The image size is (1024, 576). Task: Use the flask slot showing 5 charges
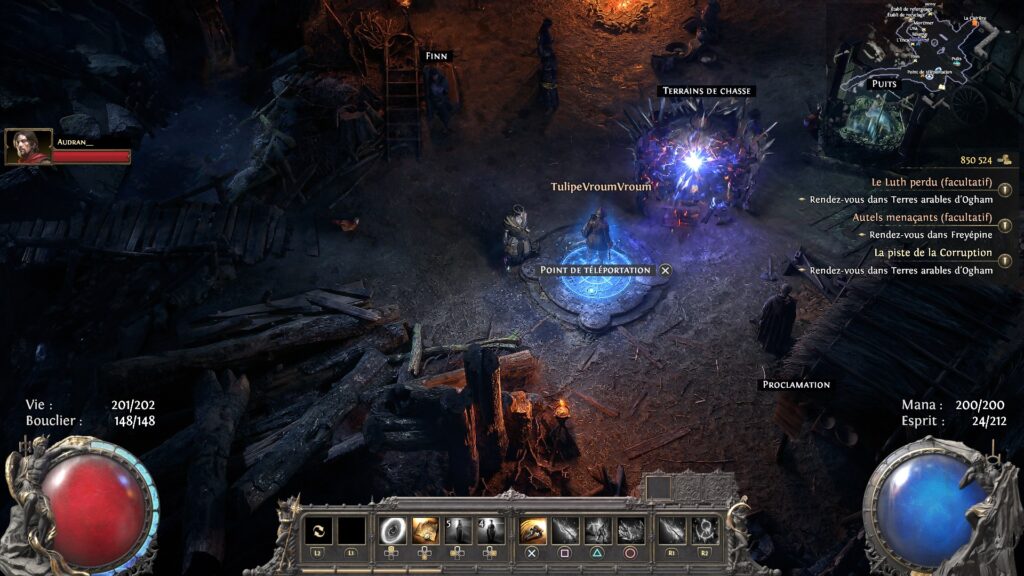point(459,530)
